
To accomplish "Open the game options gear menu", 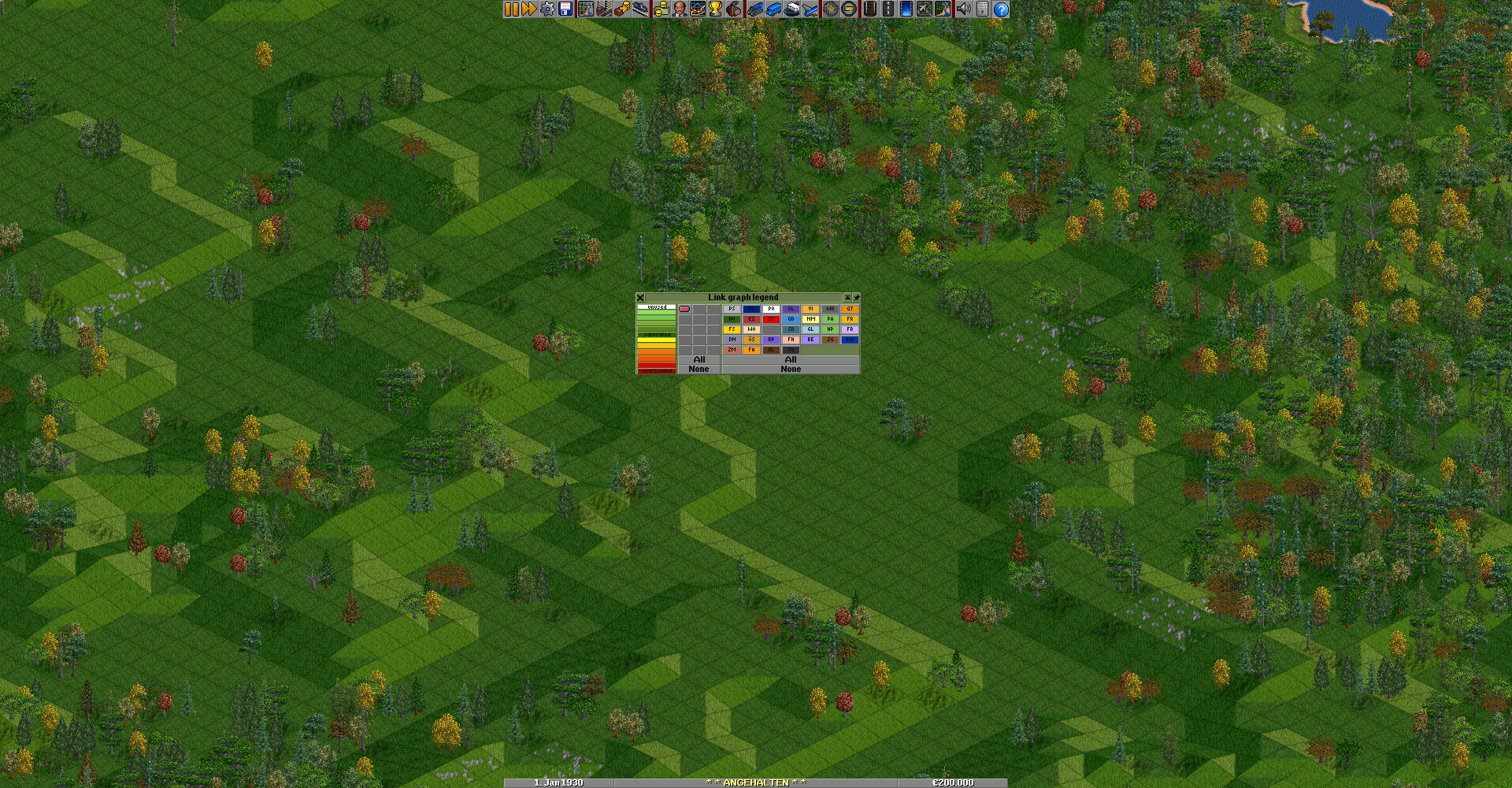I will click(x=547, y=9).
